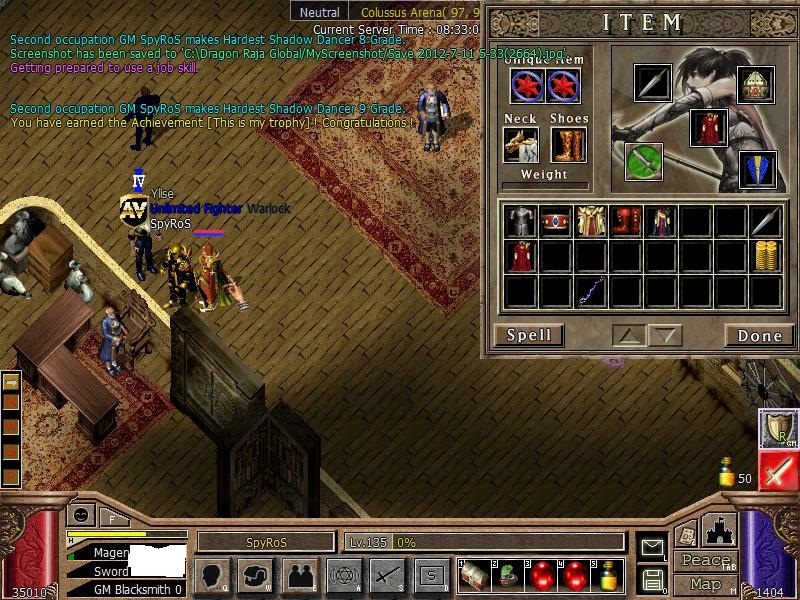The width and height of the screenshot is (800, 600).
Task: Open the Map button
Action: coord(705,584)
